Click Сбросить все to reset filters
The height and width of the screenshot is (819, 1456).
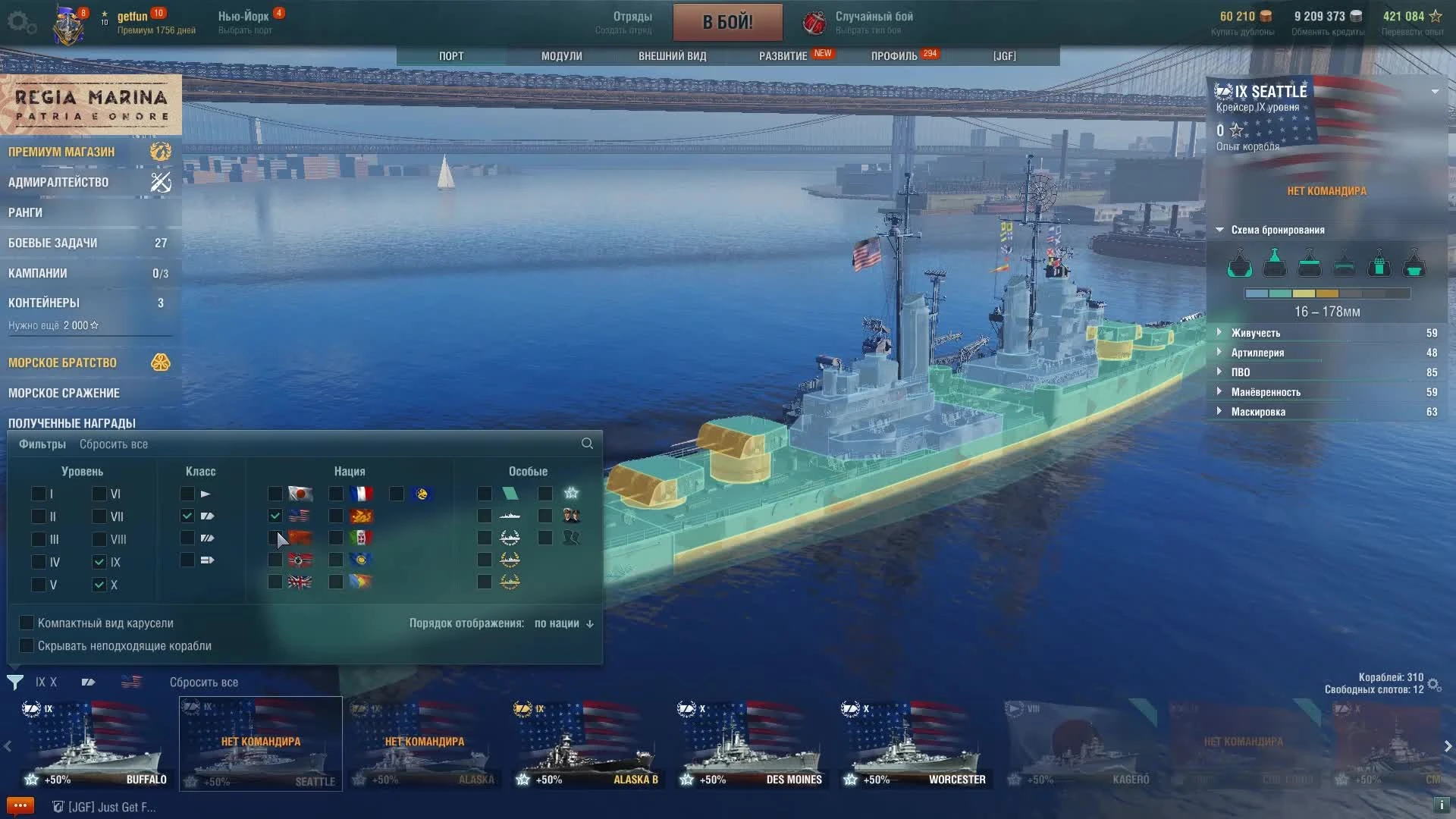[x=114, y=444]
